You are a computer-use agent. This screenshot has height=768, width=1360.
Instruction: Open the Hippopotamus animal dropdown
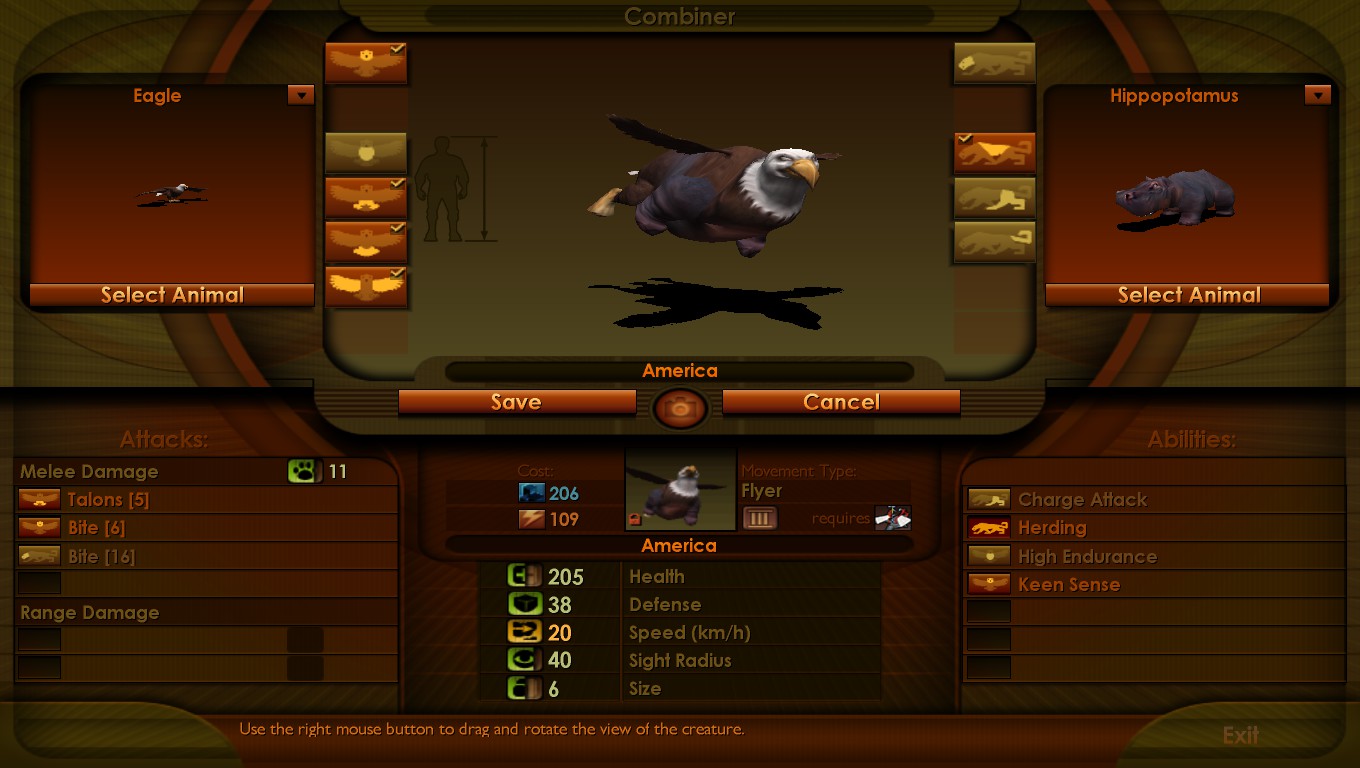[x=1318, y=95]
